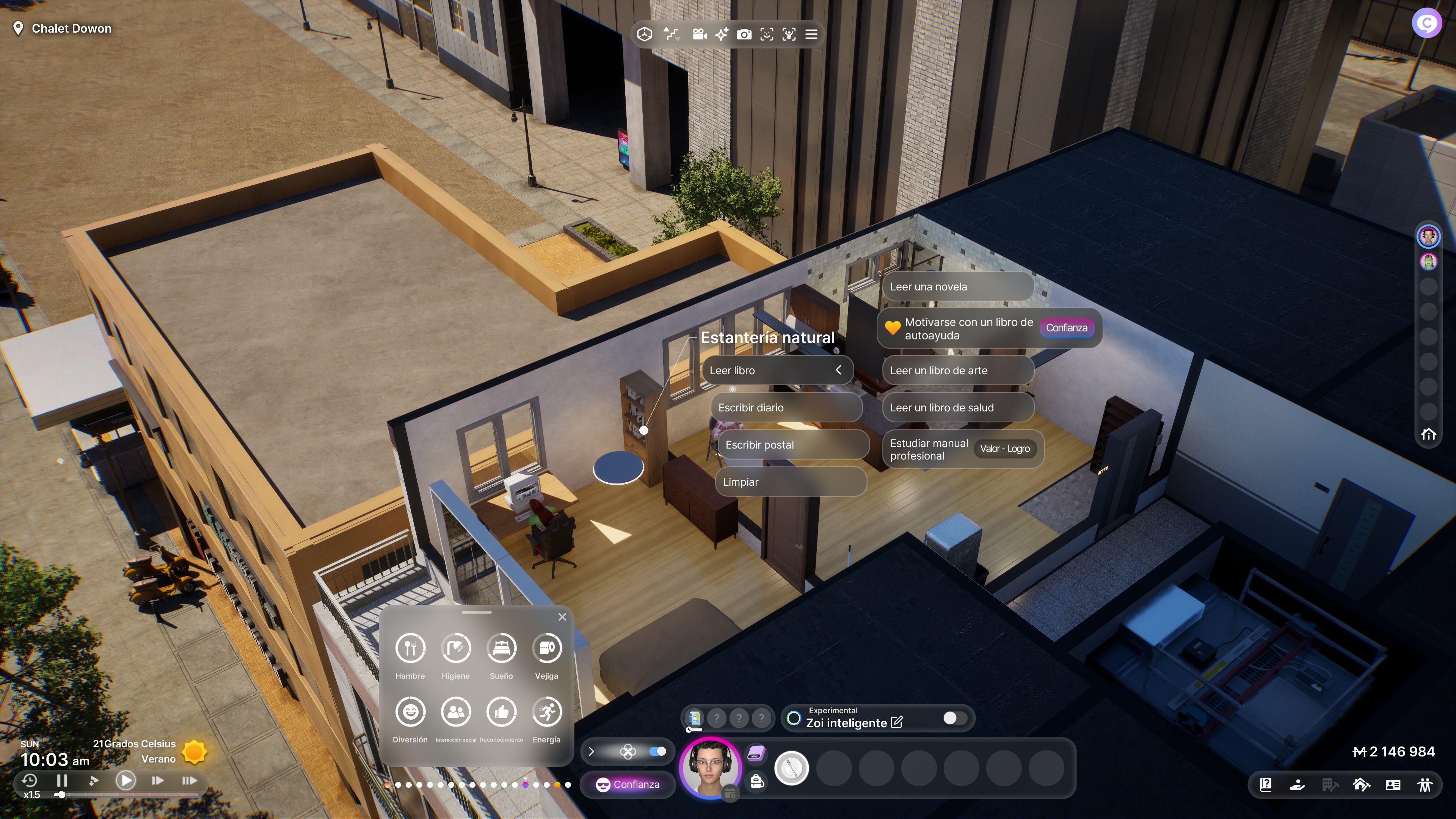Screen dimensions: 1456x819
Task: Toggle the Zoi inteligente switch
Action: click(x=954, y=718)
